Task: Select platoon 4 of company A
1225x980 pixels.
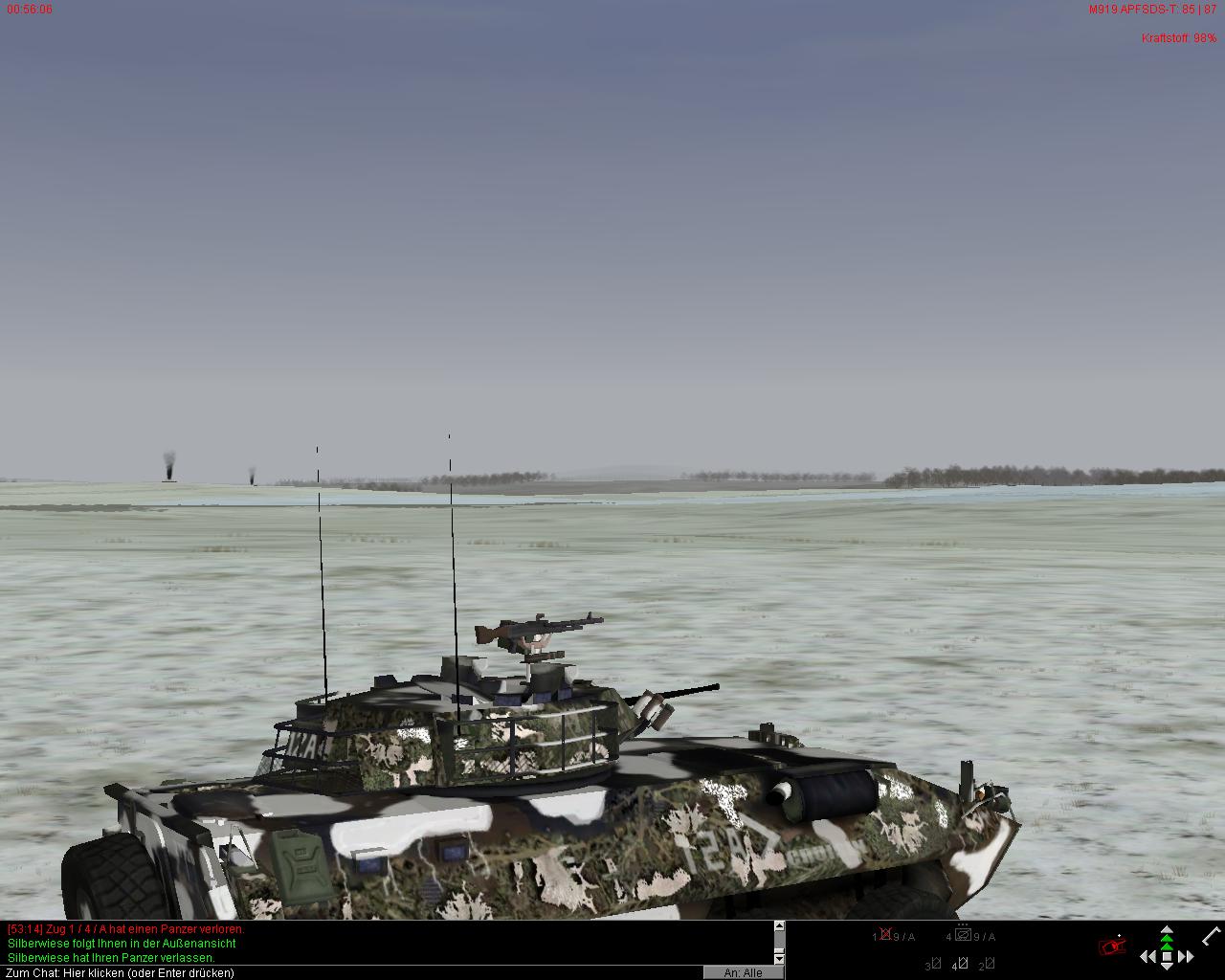Action: (963, 936)
